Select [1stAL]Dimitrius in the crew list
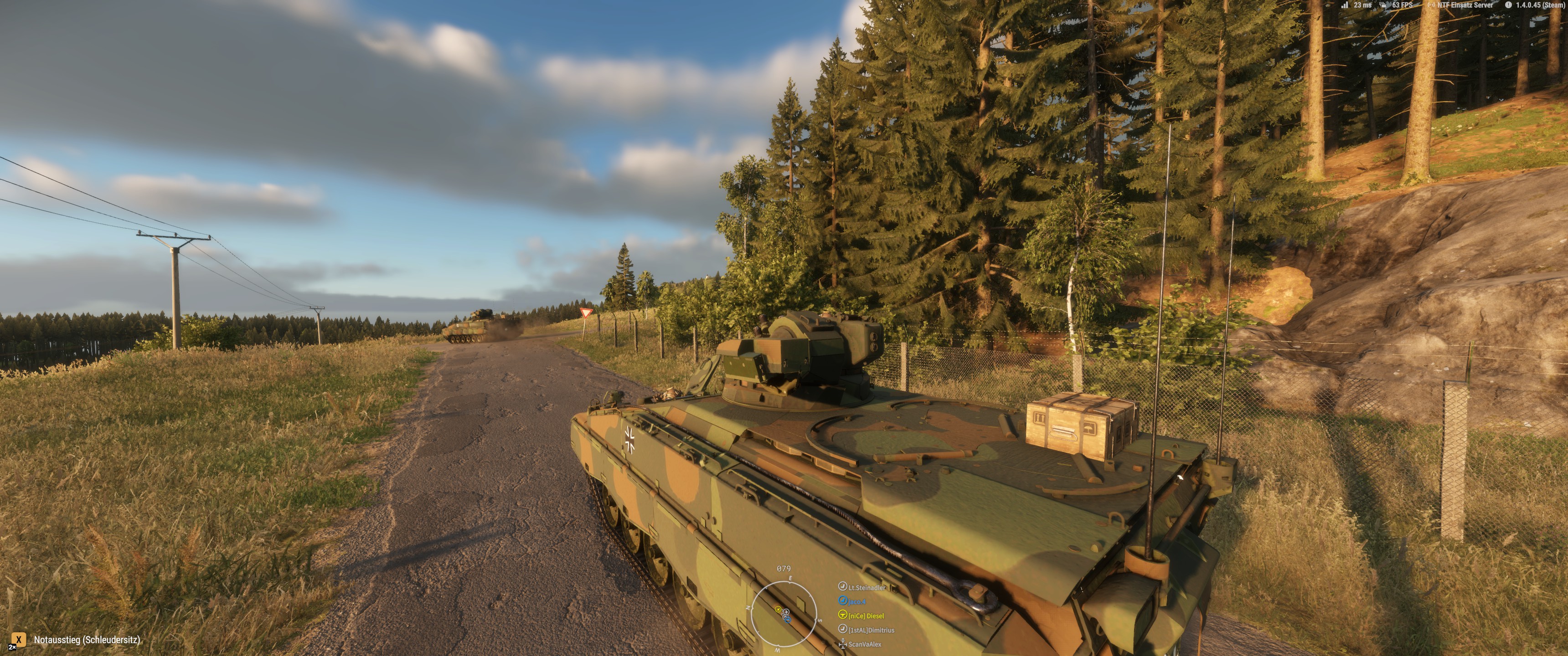1568x656 pixels. click(x=871, y=630)
